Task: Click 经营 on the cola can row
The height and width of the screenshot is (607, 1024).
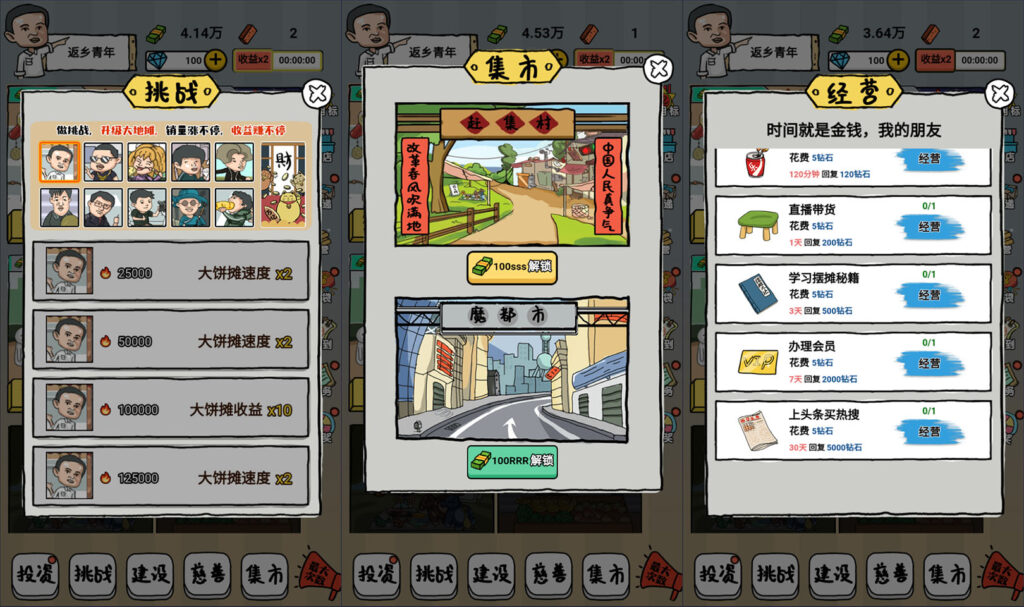Action: click(x=929, y=163)
